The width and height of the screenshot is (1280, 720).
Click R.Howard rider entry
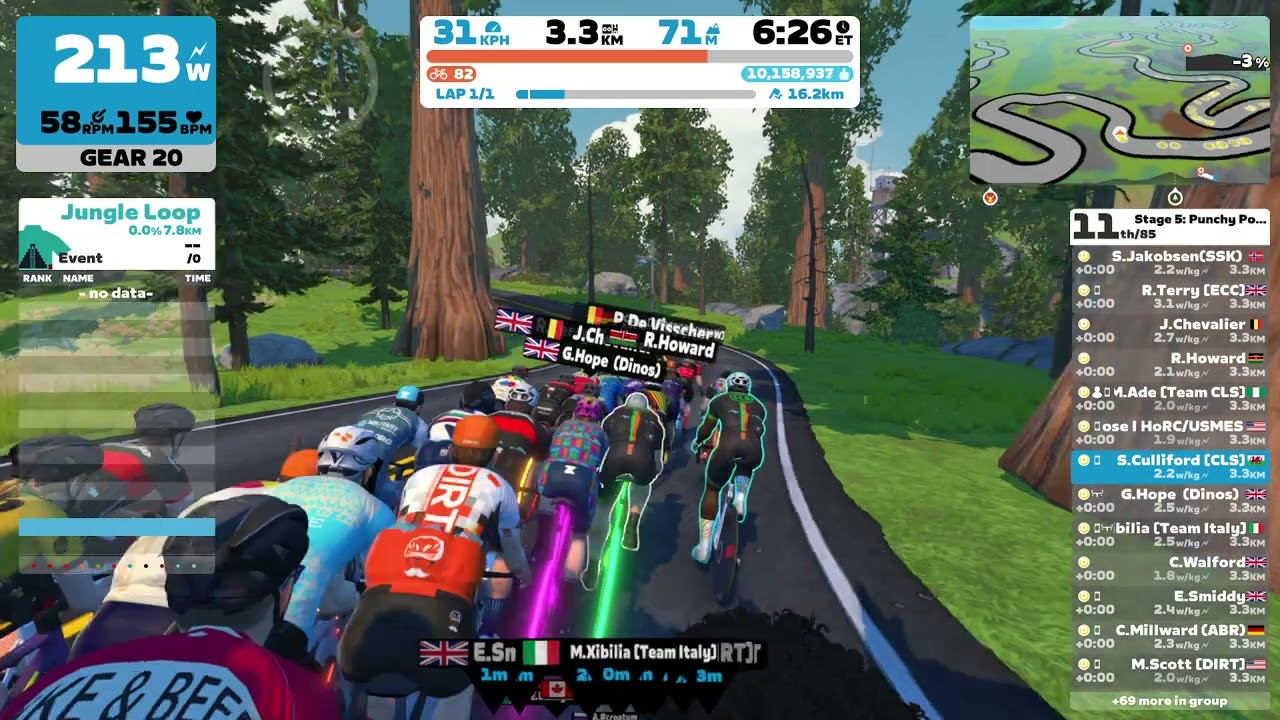click(1170, 365)
